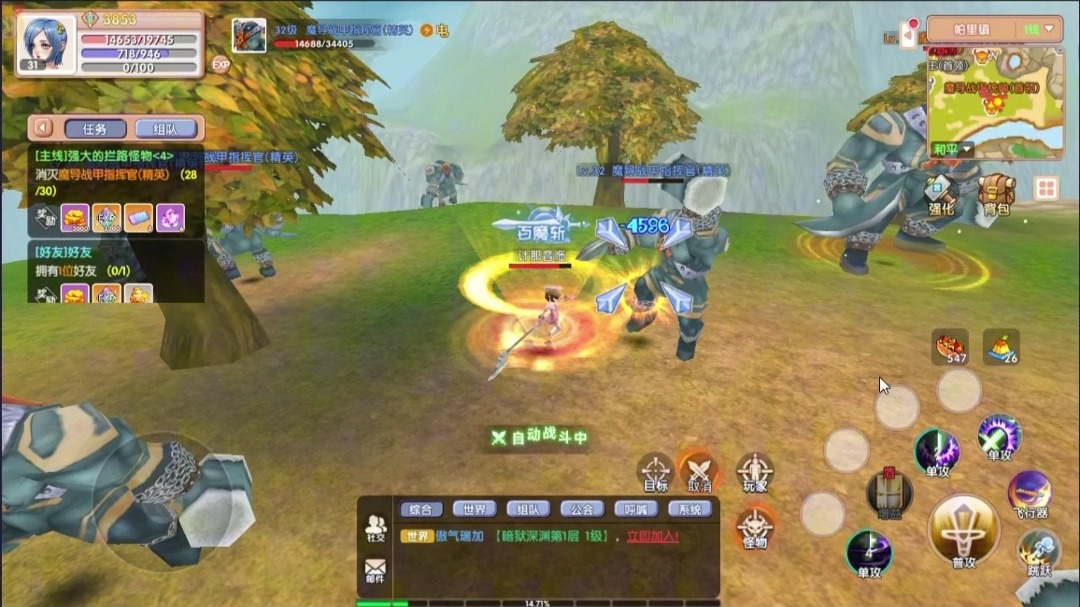Screen dimensions: 1080x607
Task: Open the player portrait character sheet
Action: [46, 42]
